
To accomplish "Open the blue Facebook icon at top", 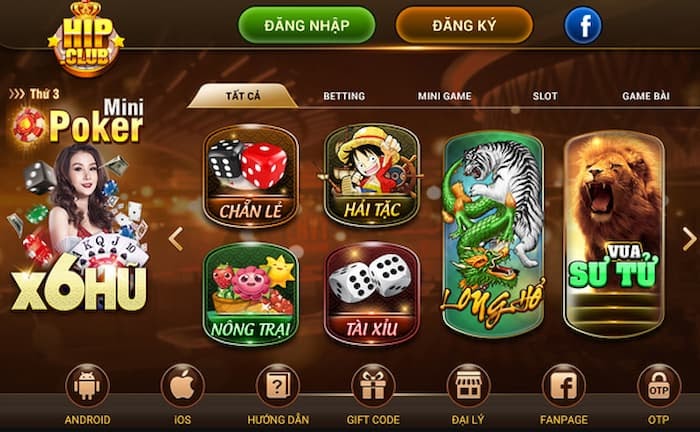I will 583,25.
